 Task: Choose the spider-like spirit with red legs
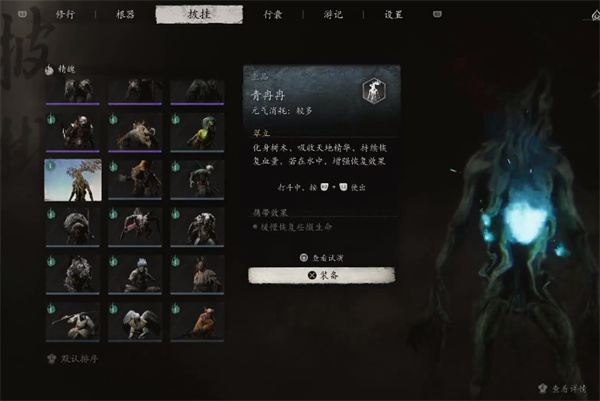pyautogui.click(x=135, y=226)
